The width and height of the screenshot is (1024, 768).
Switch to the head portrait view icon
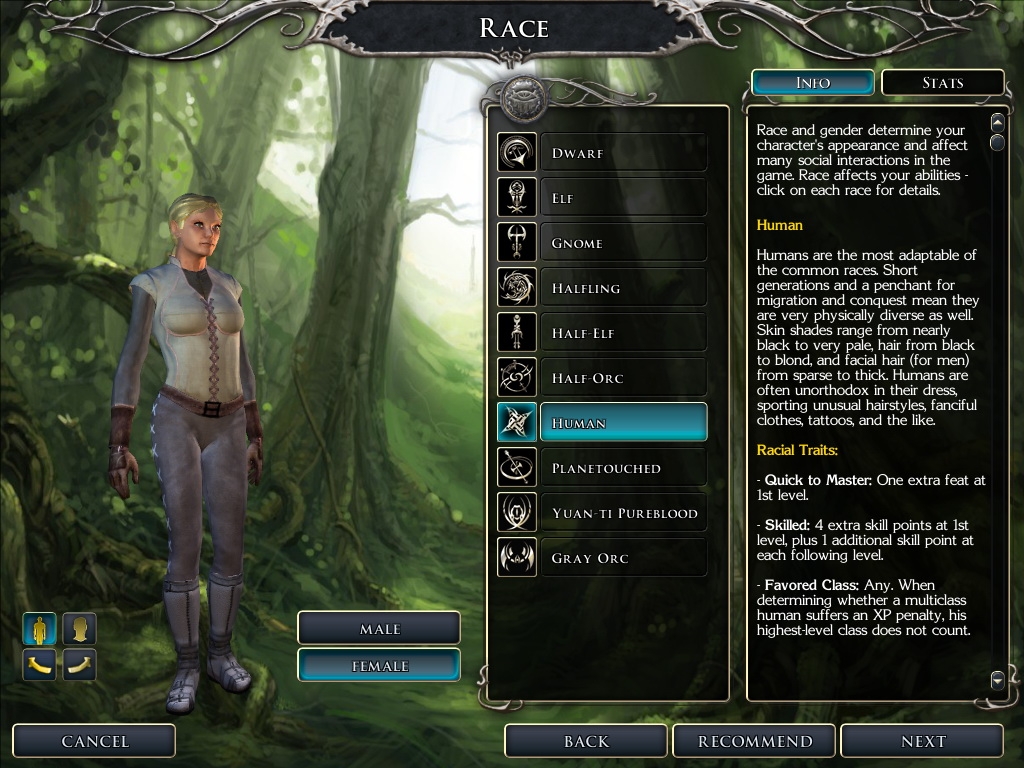click(80, 629)
